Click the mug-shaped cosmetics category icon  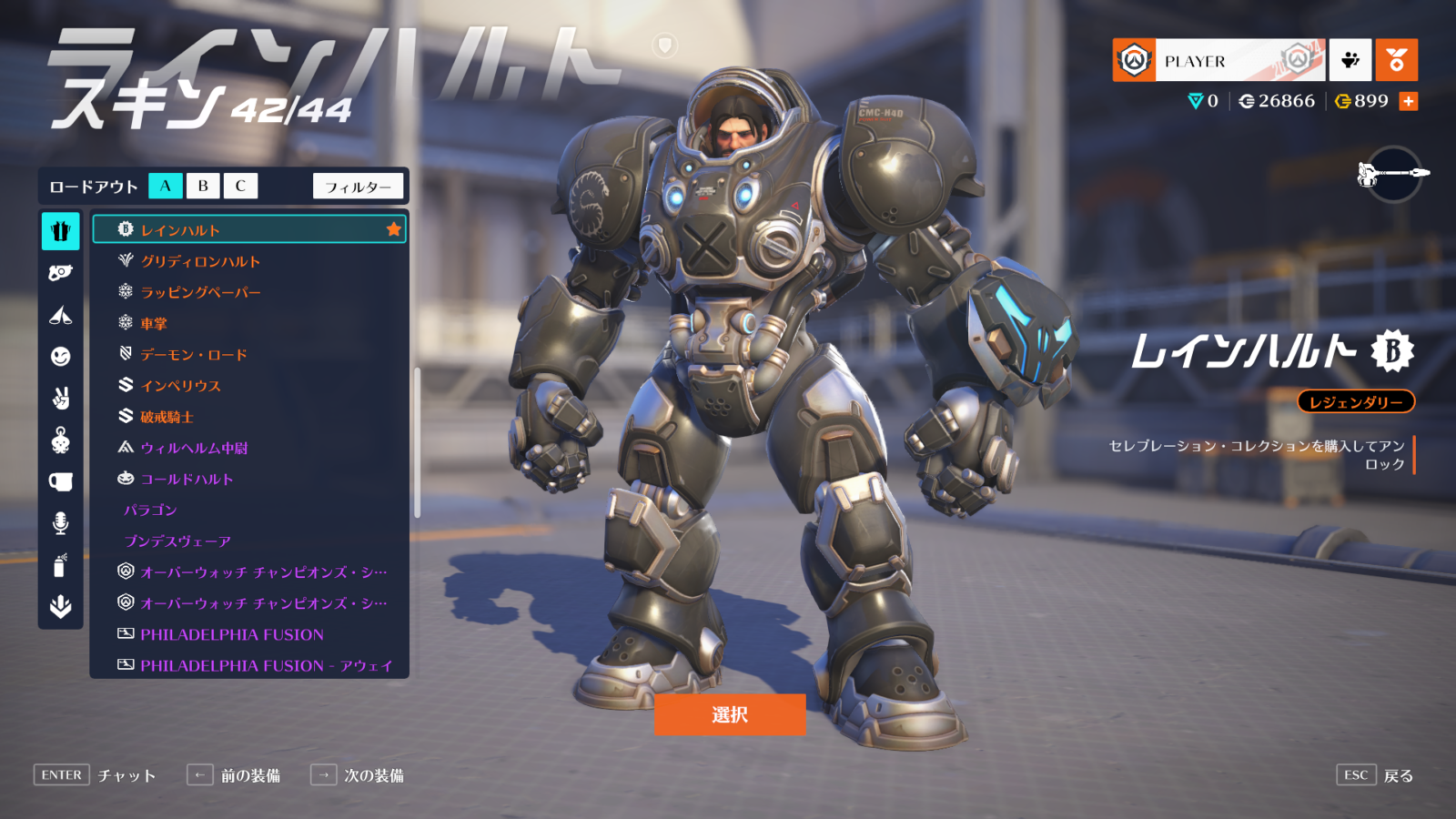(x=59, y=482)
